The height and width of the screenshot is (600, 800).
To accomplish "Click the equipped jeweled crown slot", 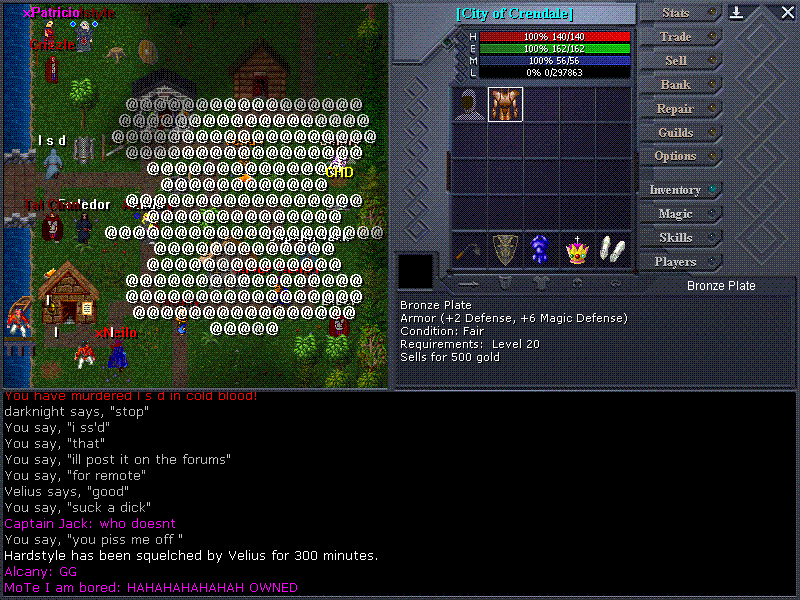I will pyautogui.click(x=576, y=249).
